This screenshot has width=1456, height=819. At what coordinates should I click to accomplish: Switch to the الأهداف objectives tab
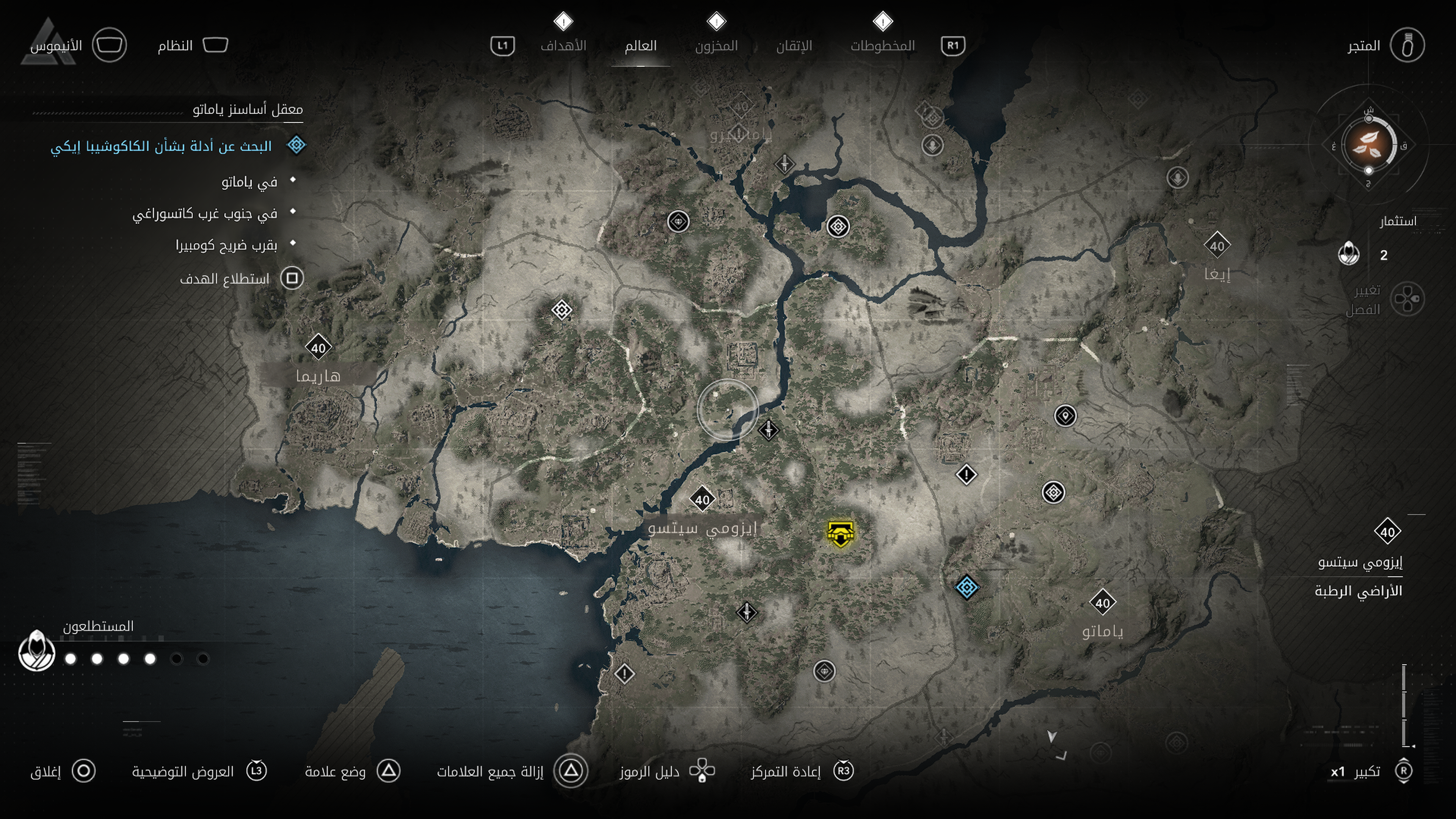click(563, 45)
